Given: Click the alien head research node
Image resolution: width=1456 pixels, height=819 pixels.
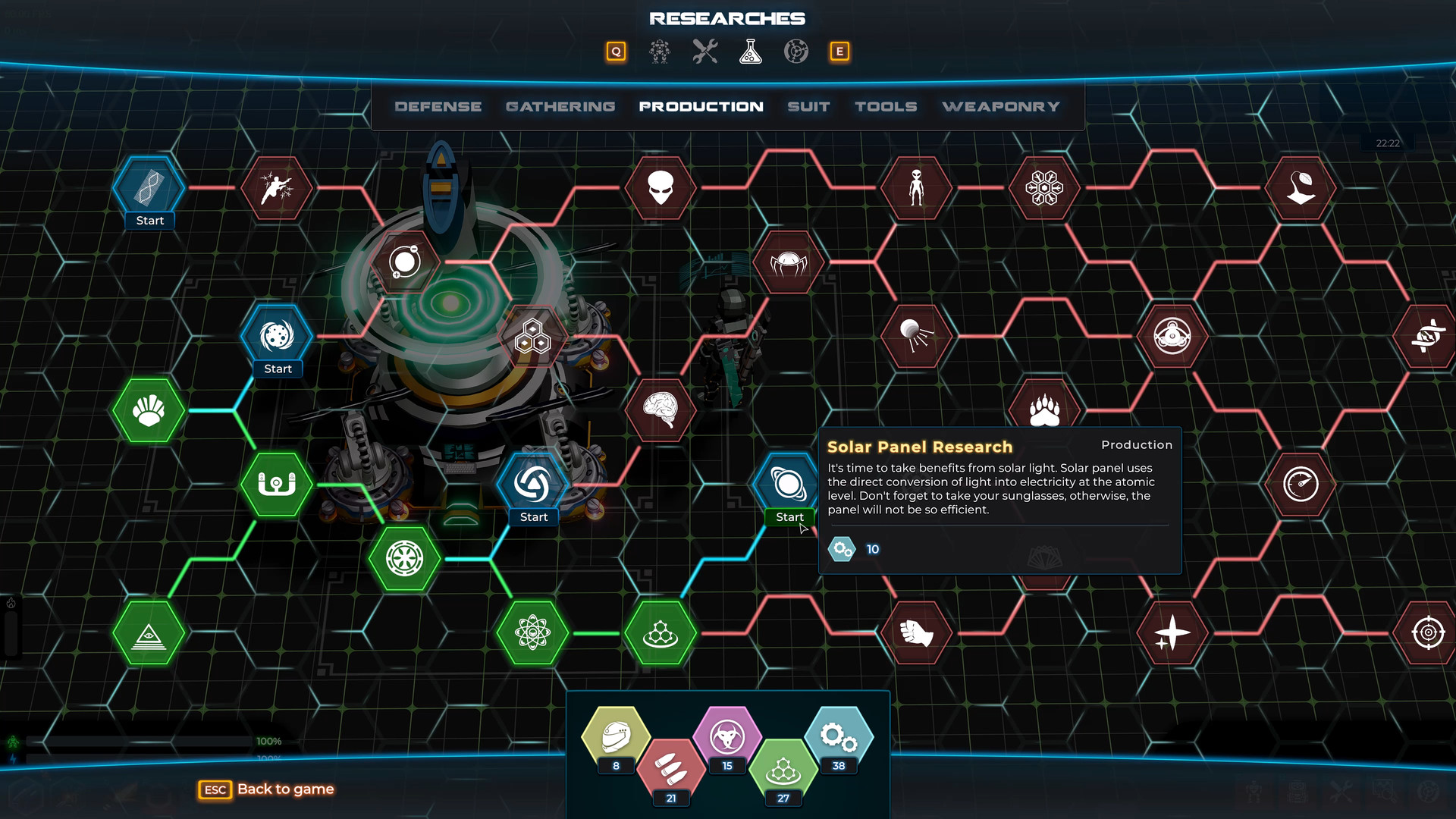Looking at the screenshot, I should pyautogui.click(x=659, y=189).
